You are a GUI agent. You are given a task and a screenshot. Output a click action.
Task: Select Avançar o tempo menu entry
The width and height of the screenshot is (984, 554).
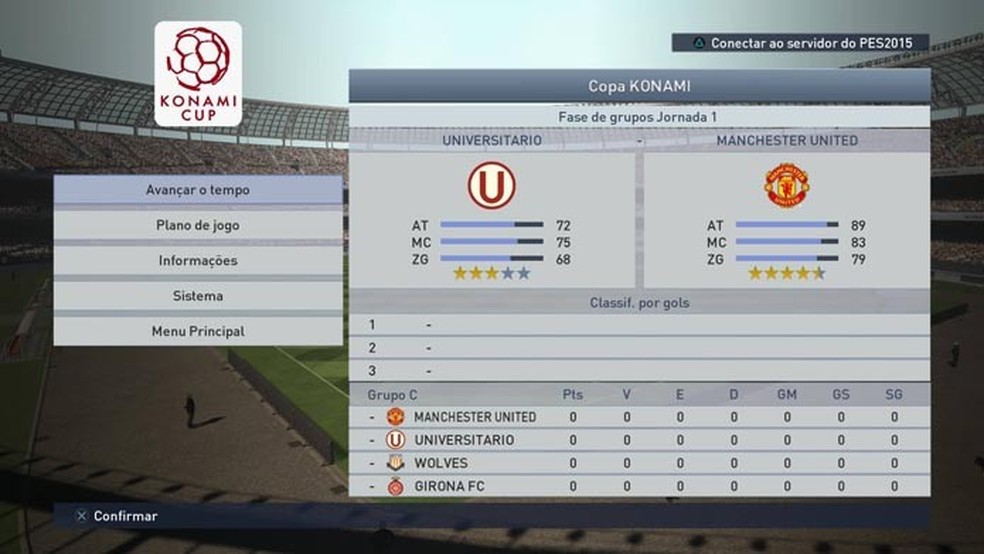pos(198,190)
